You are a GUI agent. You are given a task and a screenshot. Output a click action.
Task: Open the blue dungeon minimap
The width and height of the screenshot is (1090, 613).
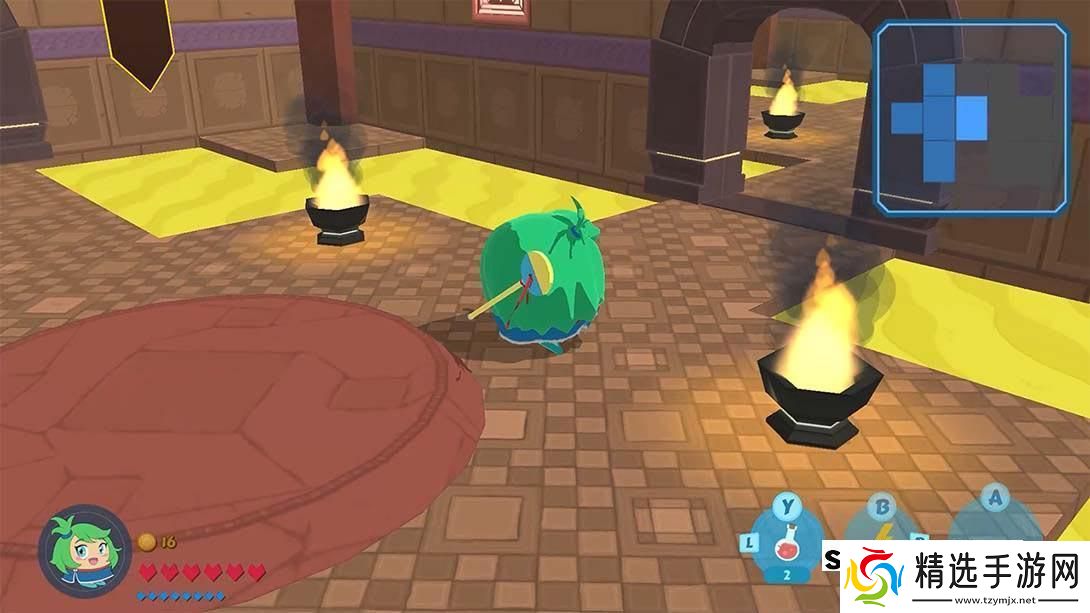[x=970, y=118]
